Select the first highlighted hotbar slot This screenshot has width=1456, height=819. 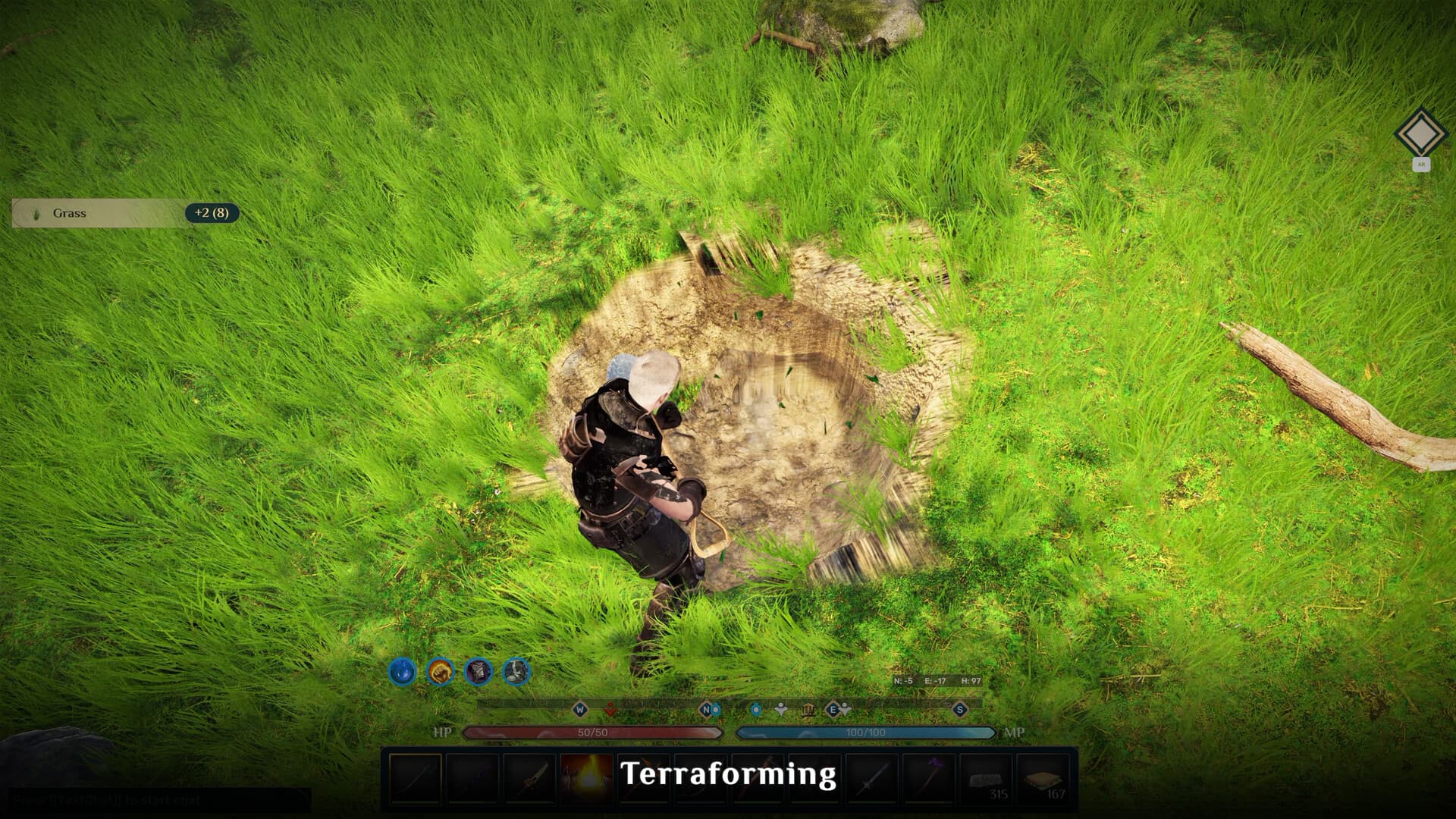pyautogui.click(x=416, y=778)
